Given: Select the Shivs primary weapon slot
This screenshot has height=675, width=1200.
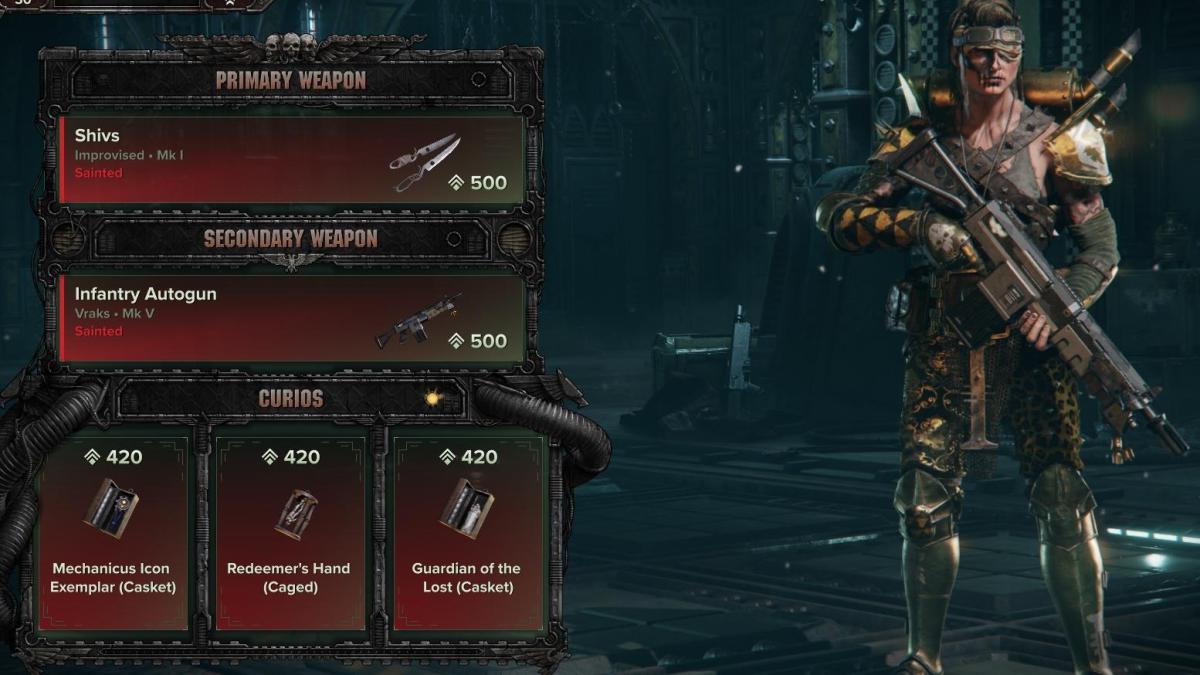Looking at the screenshot, I should tap(292, 160).
